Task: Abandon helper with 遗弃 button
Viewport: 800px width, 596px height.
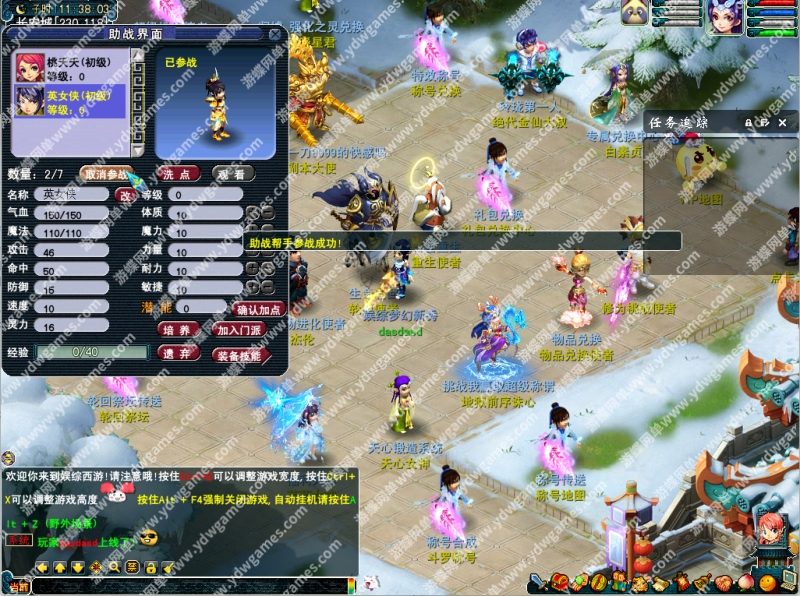Action: (x=178, y=353)
